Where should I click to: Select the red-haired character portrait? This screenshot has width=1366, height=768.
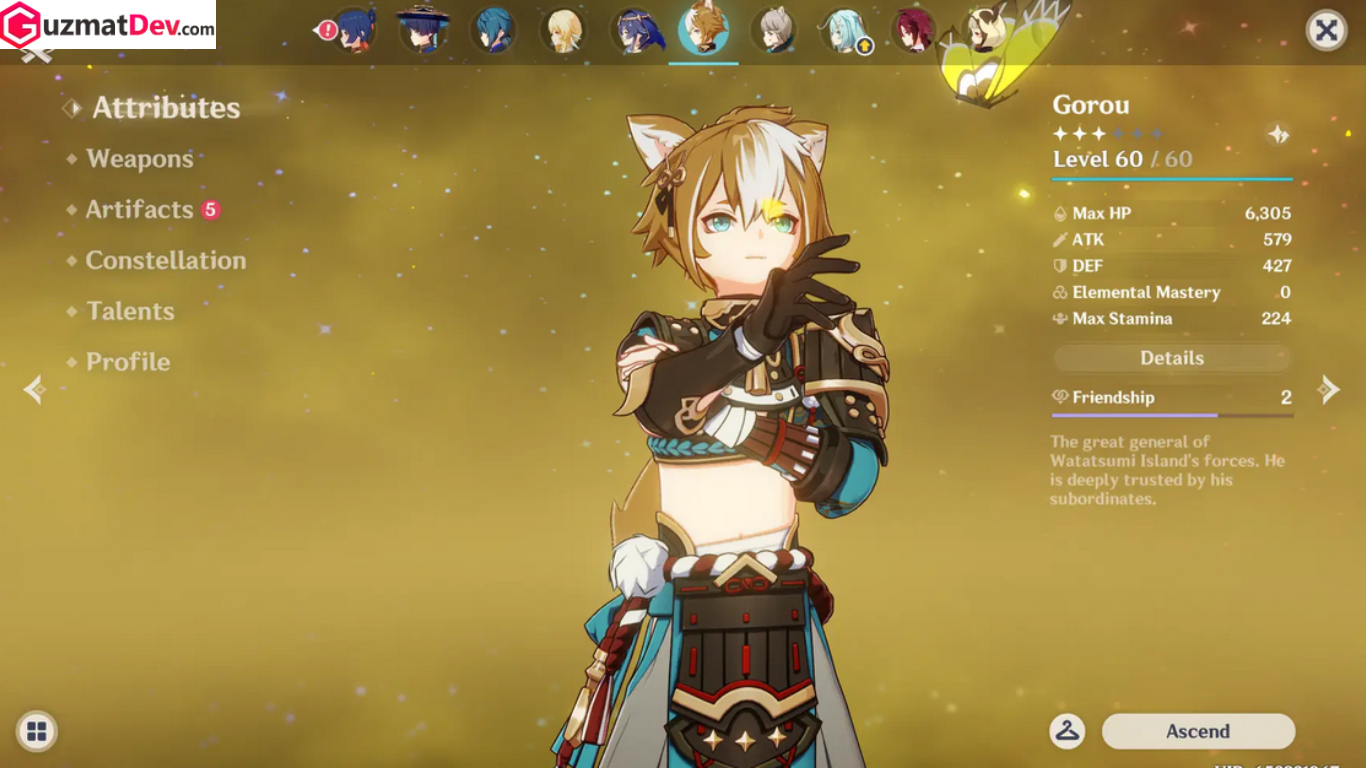914,30
